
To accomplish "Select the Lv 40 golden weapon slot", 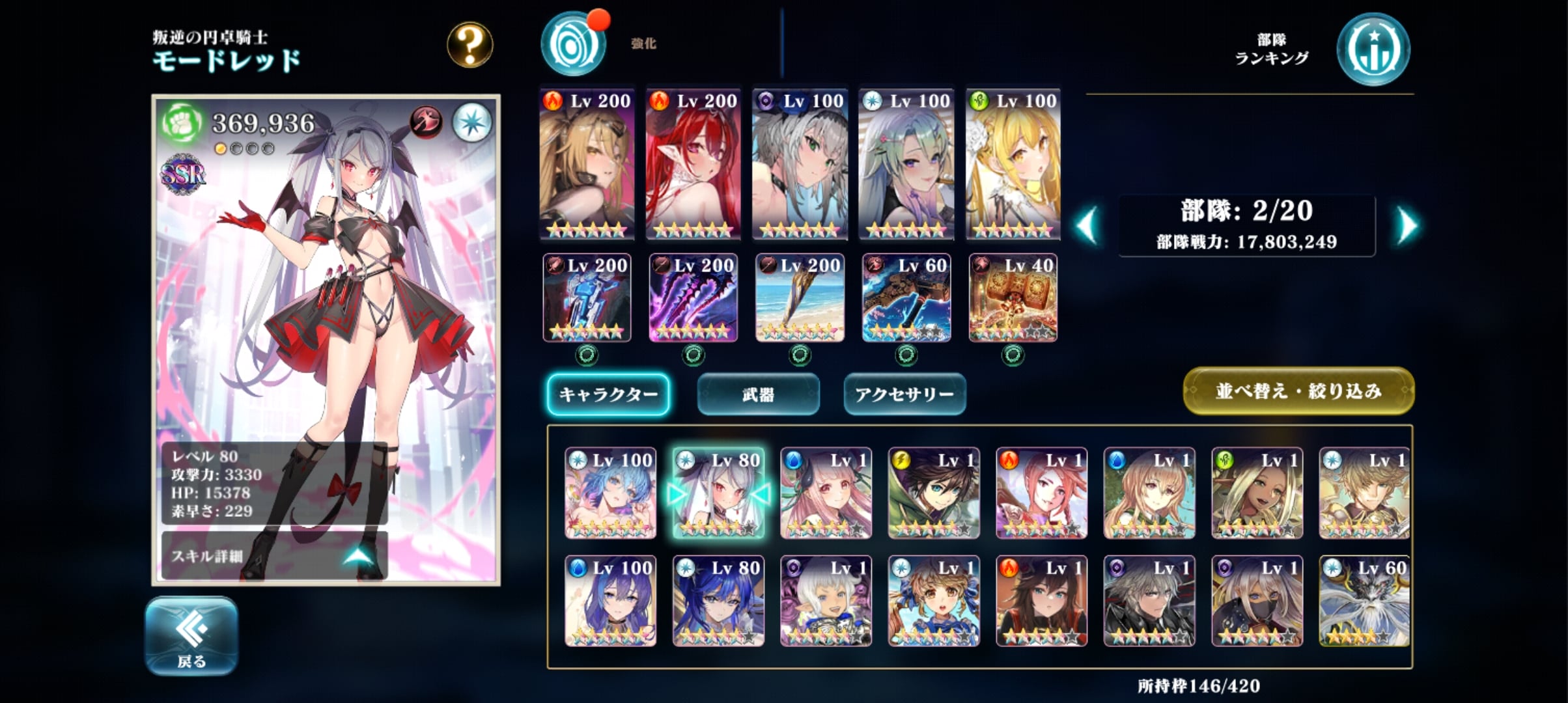I will click(x=1013, y=298).
